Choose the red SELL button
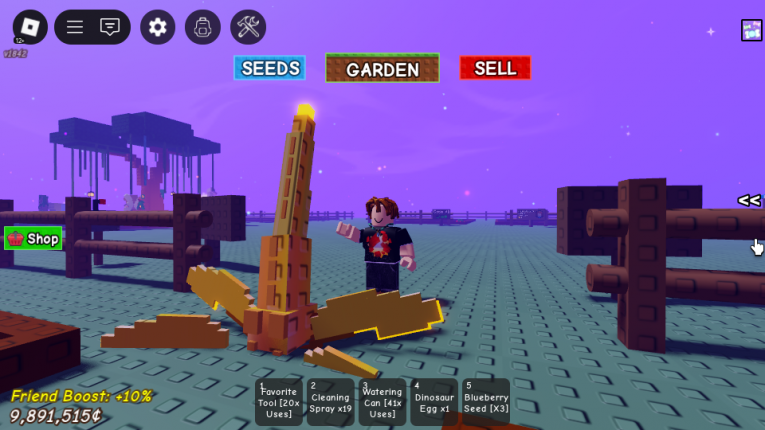This screenshot has width=765, height=430. coord(495,68)
